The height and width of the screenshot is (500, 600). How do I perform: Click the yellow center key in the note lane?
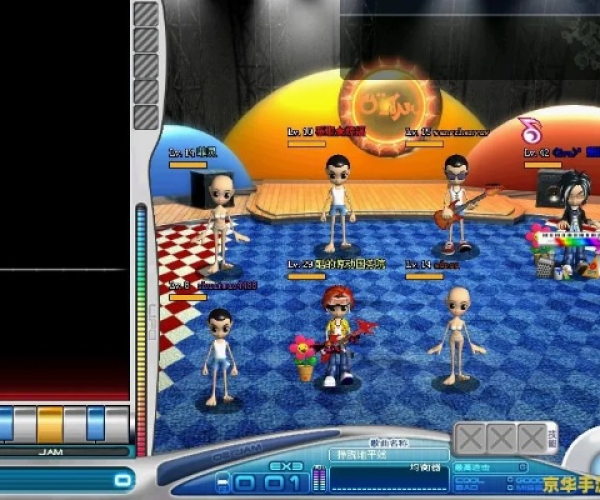click(x=50, y=423)
